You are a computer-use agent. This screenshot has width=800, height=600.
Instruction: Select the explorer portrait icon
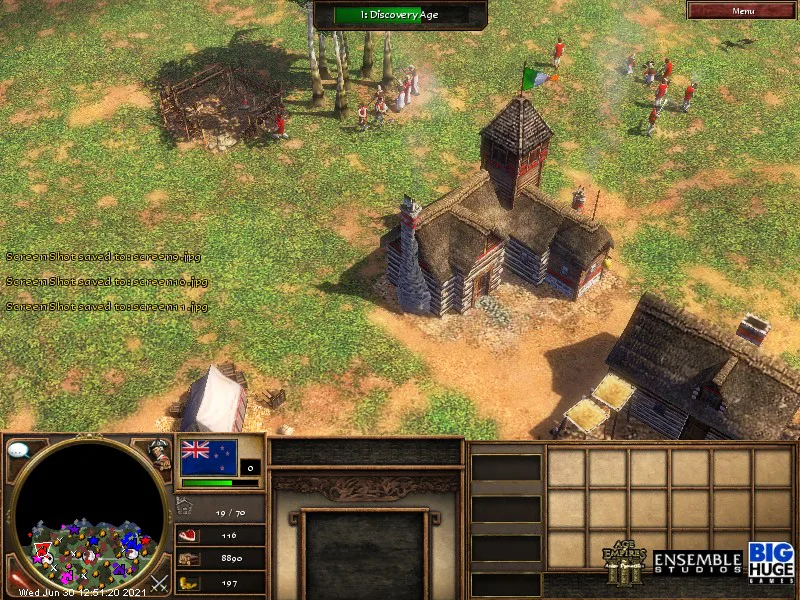pyautogui.click(x=160, y=453)
